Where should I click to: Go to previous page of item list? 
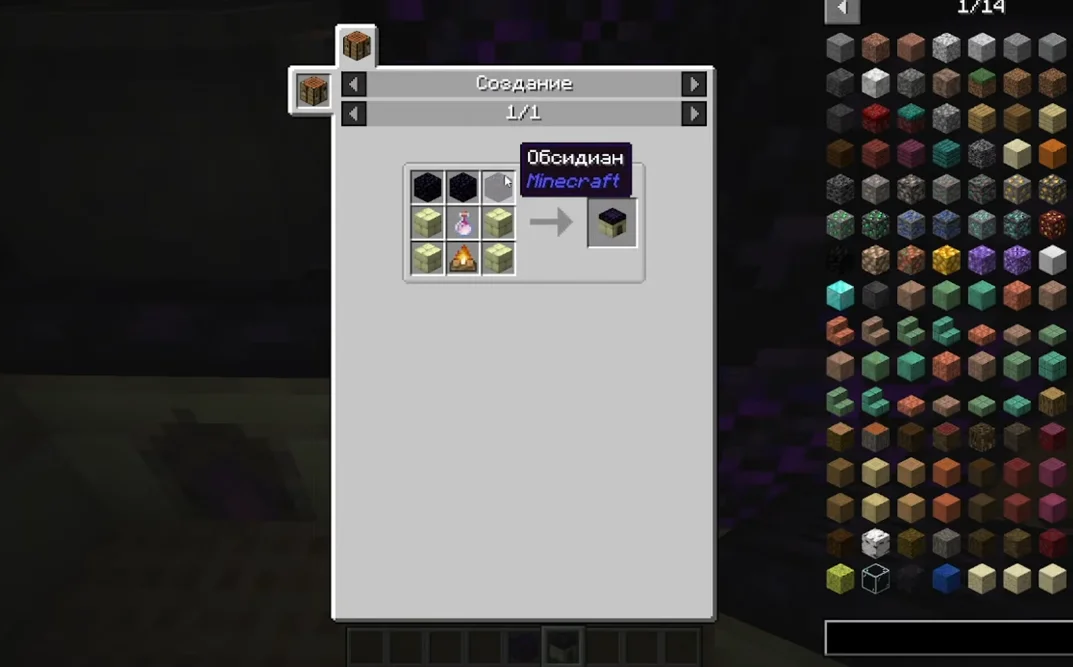click(841, 9)
